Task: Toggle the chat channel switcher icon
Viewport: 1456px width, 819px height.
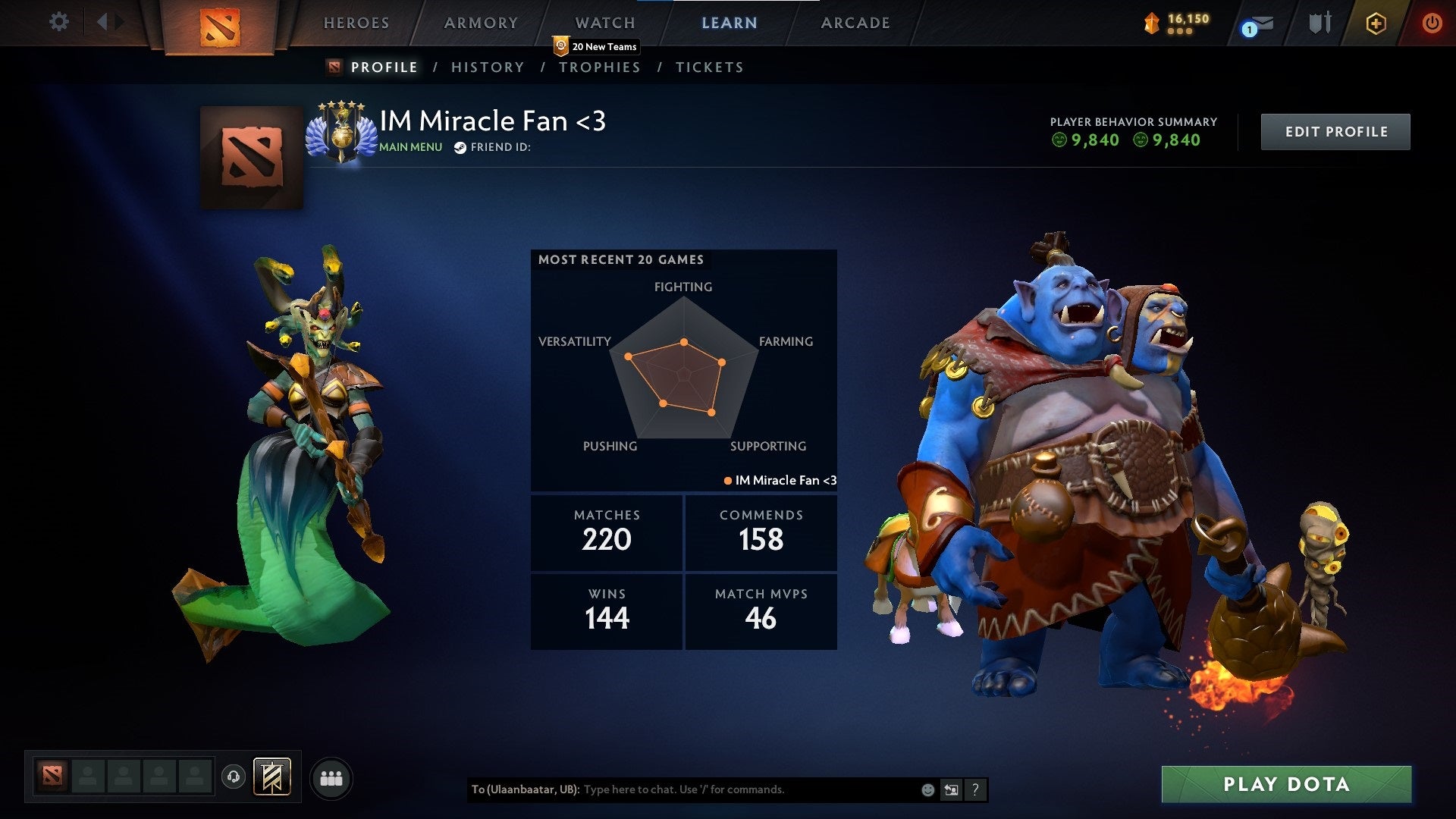Action: (x=952, y=789)
